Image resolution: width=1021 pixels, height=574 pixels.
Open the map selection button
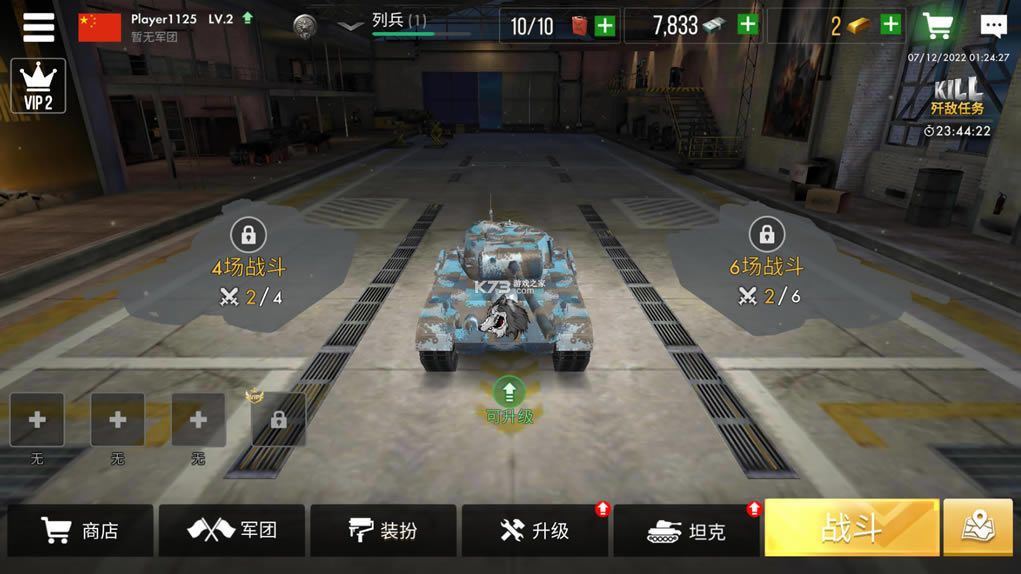point(978,528)
